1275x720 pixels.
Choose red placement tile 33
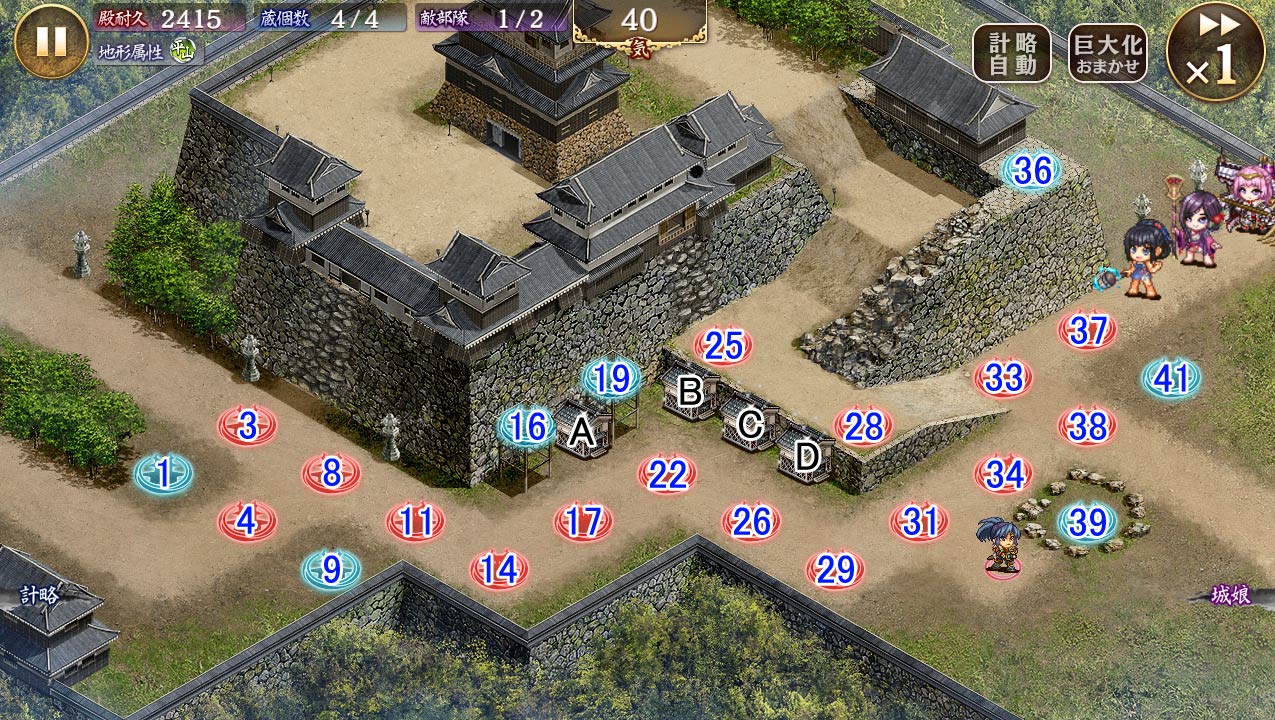[1003, 378]
